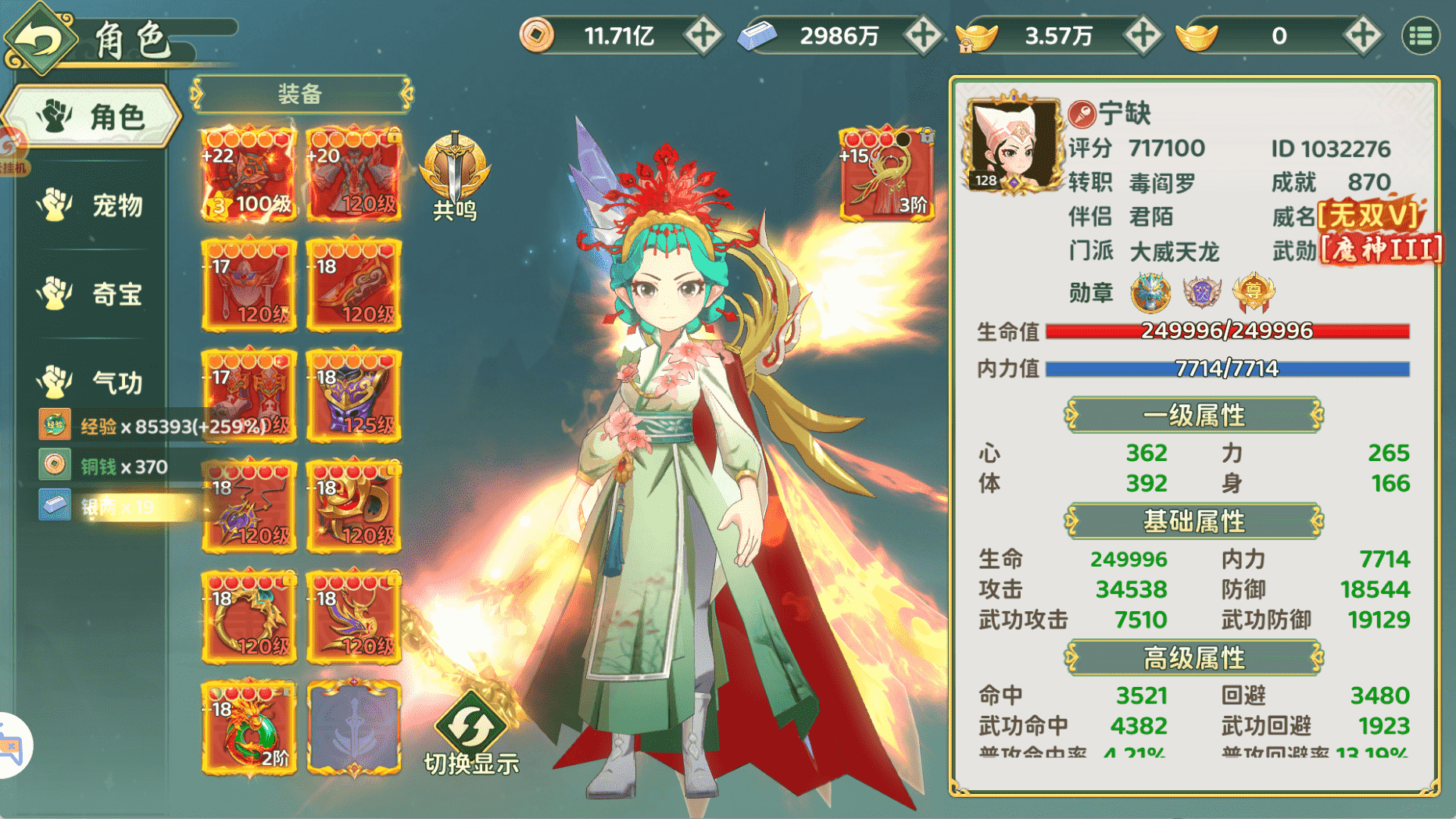Open the chat bubble at bottom-left

pyautogui.click(x=11, y=746)
